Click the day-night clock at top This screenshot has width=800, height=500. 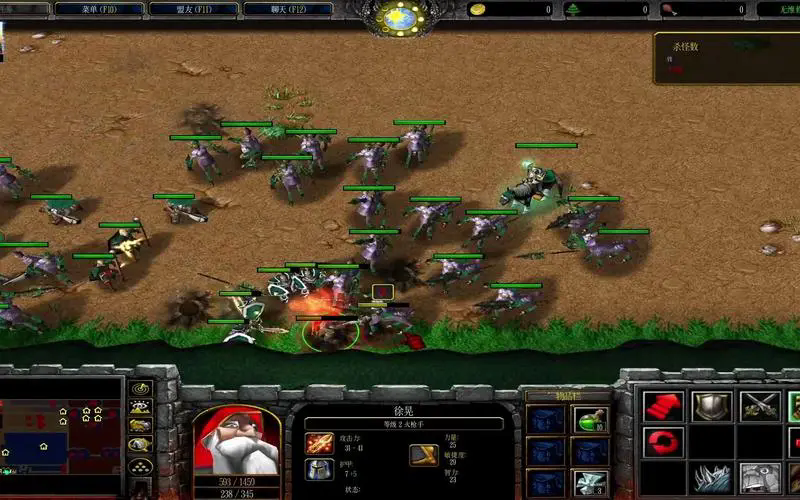click(401, 17)
